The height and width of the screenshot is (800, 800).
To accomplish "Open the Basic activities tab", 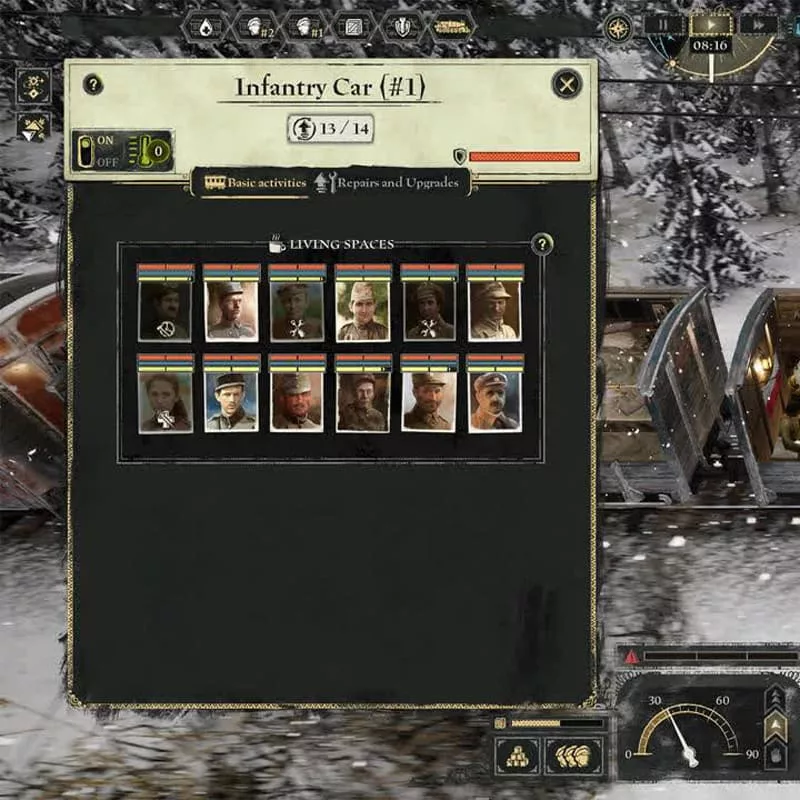I will tap(256, 183).
